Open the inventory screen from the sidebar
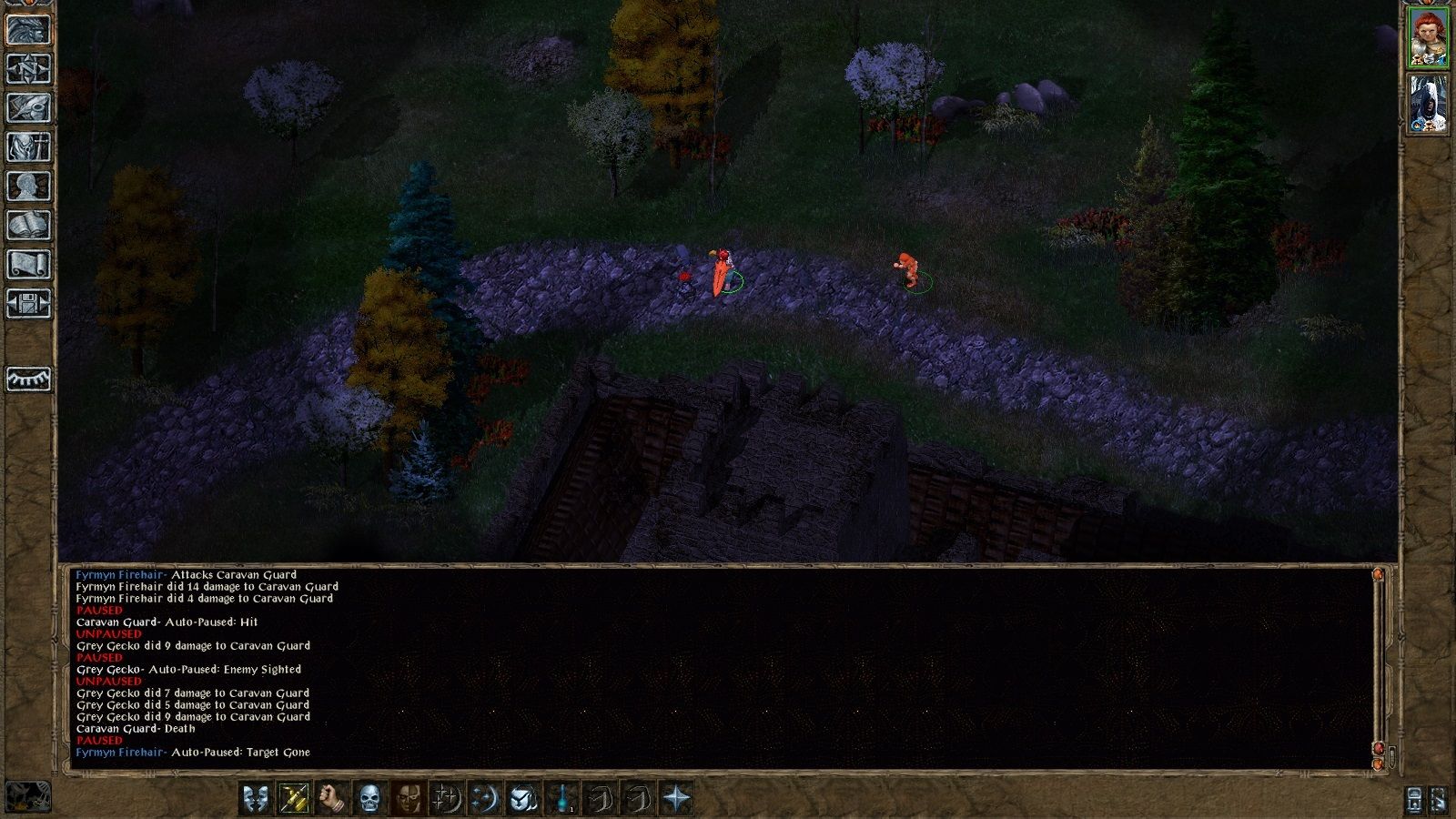1456x819 pixels. point(28,147)
